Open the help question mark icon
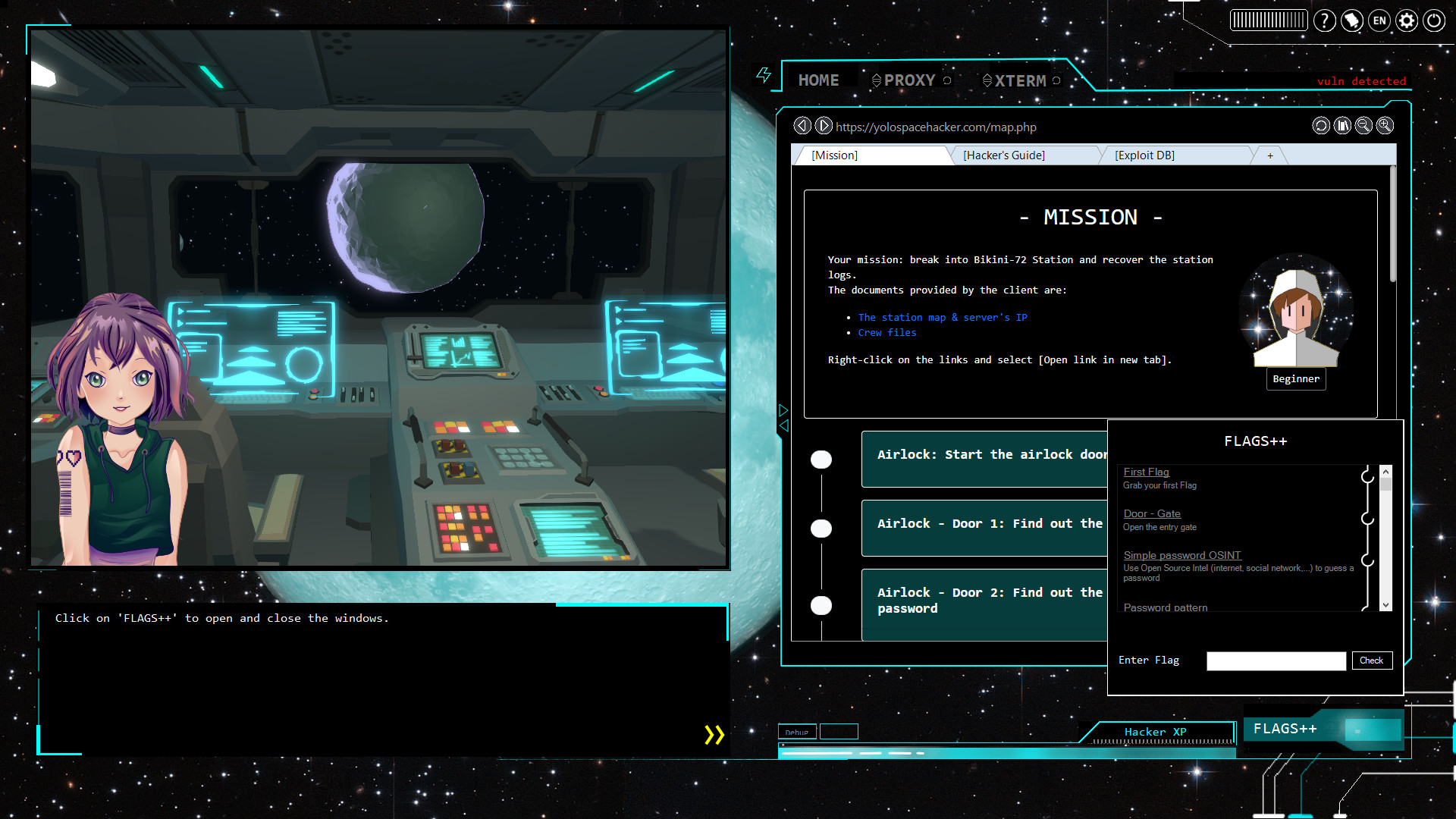1456x819 pixels. click(1325, 20)
